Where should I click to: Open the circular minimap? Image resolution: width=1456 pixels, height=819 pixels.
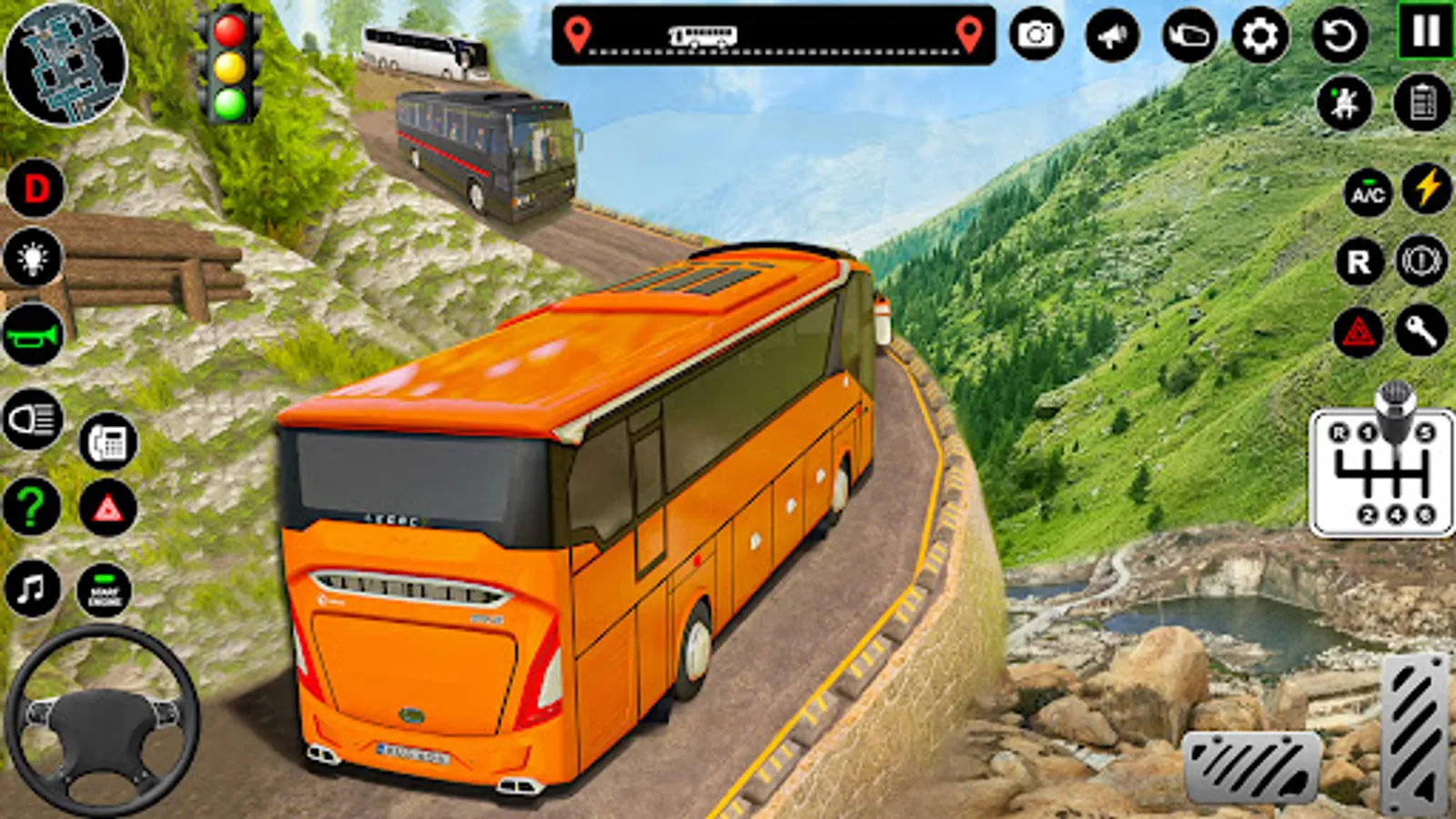point(66,64)
